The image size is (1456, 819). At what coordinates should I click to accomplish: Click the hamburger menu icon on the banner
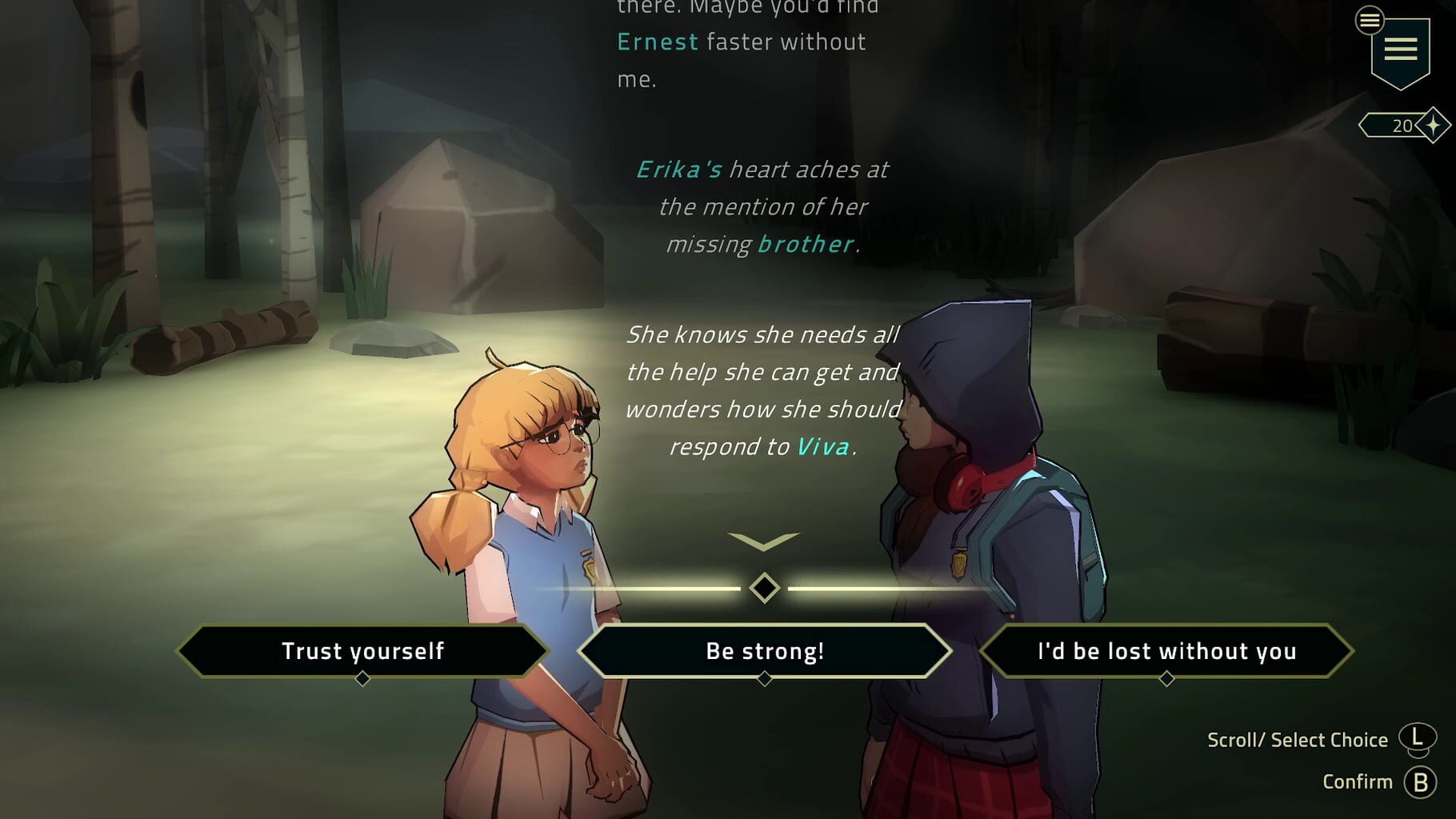tap(1400, 48)
